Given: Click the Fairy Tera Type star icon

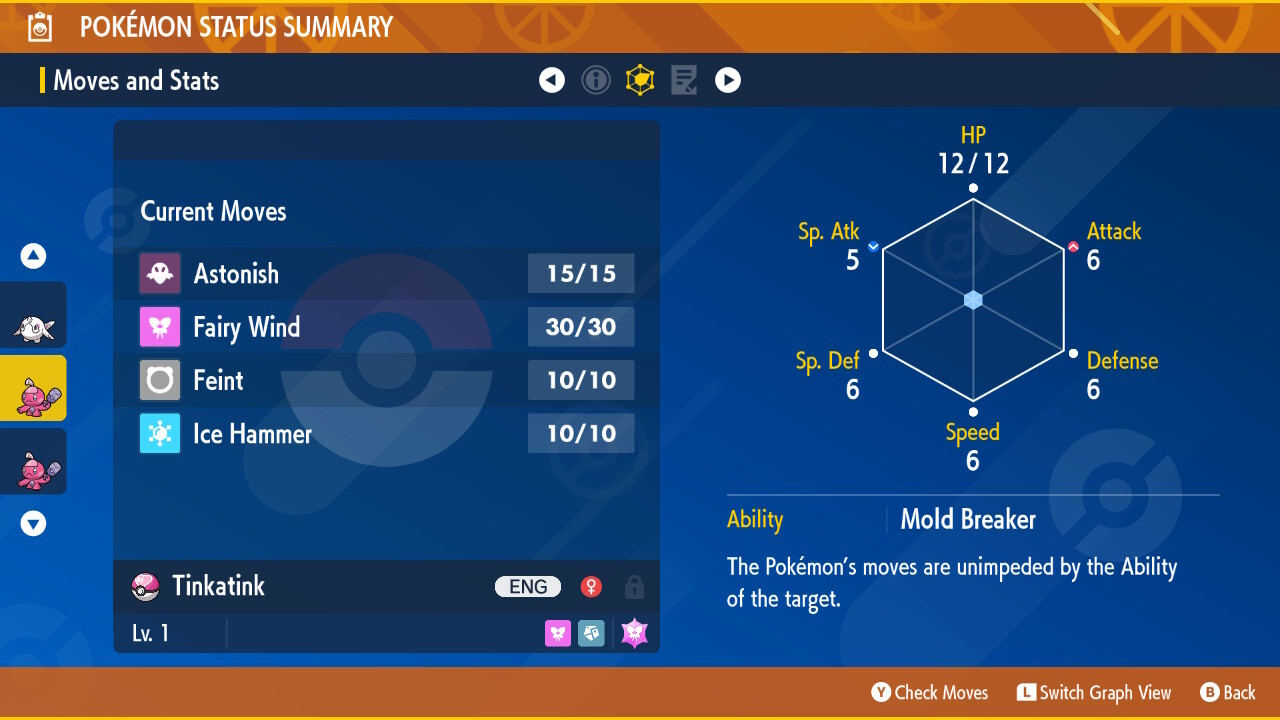Looking at the screenshot, I should coord(635,633).
